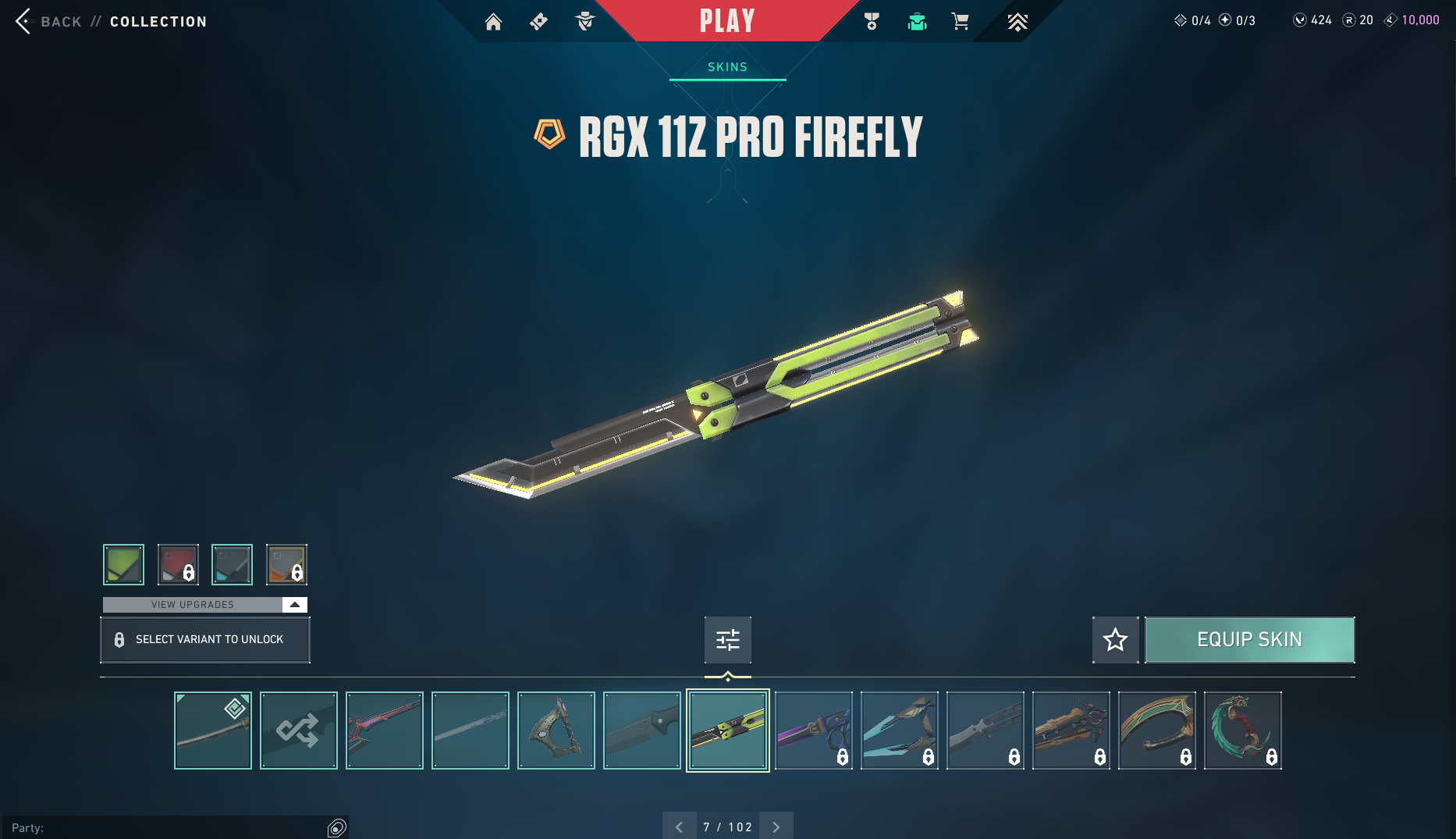The image size is (1456, 839).
Task: Open the Agents menu icon
Action: tap(585, 22)
